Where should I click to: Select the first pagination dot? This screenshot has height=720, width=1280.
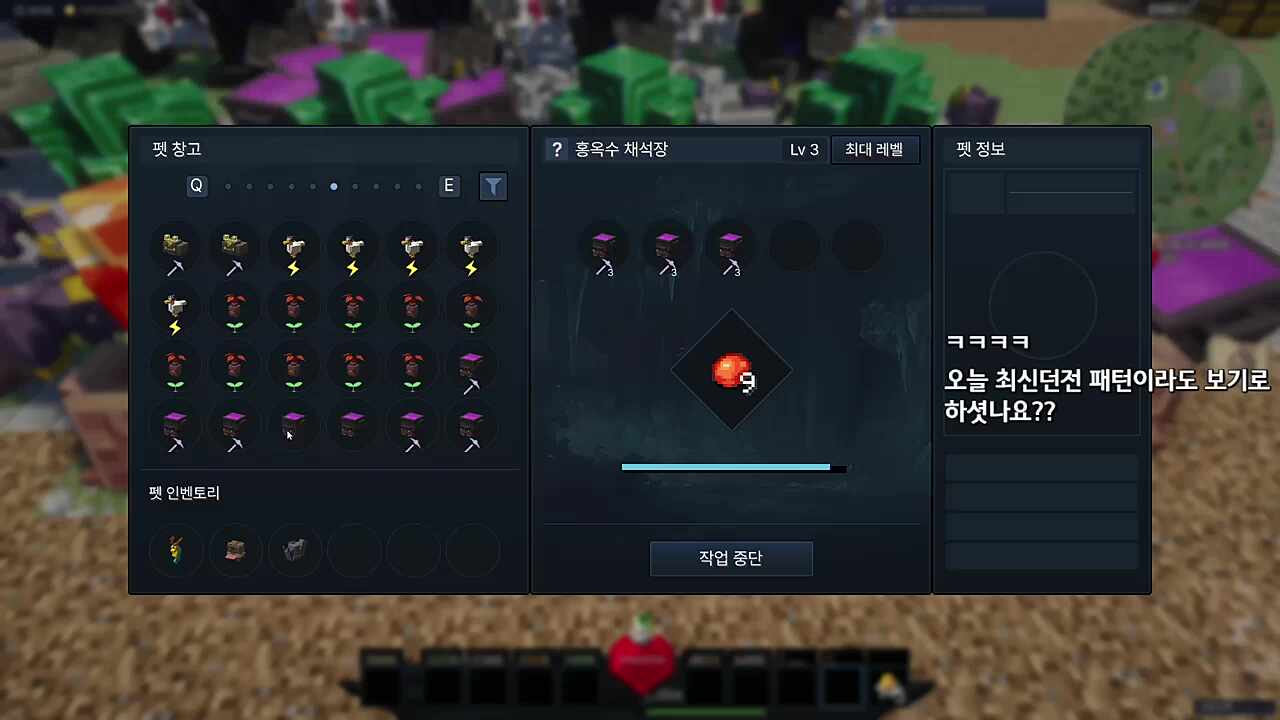click(x=228, y=186)
